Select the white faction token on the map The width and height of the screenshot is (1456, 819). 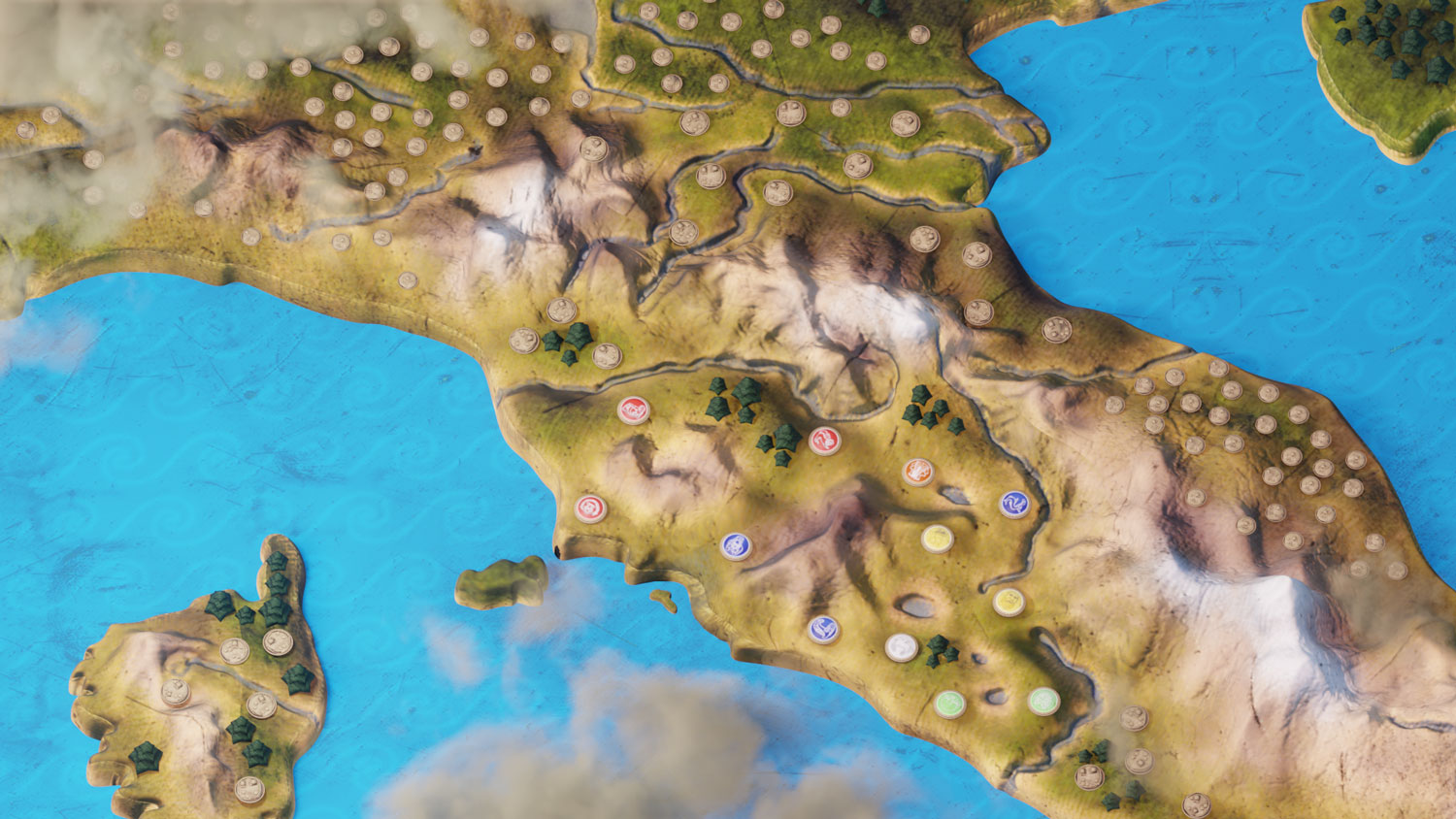[x=902, y=646]
